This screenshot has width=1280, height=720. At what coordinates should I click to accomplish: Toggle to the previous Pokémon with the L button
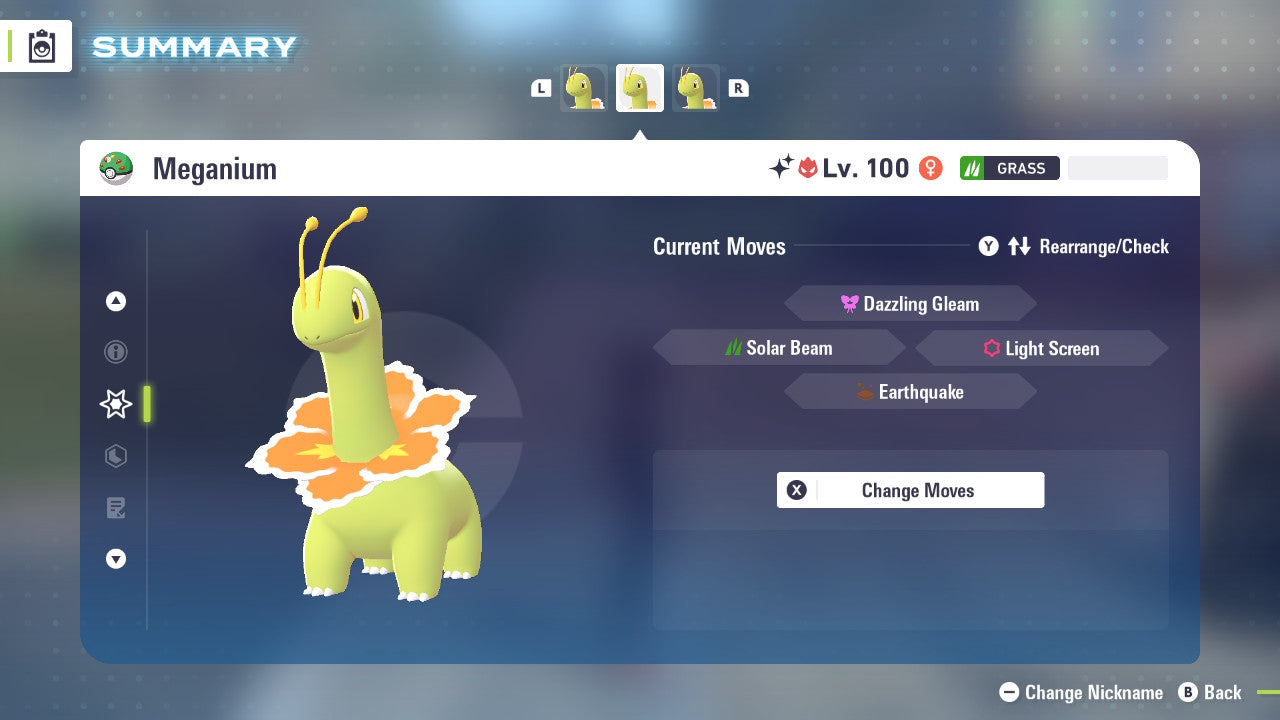pyautogui.click(x=541, y=87)
